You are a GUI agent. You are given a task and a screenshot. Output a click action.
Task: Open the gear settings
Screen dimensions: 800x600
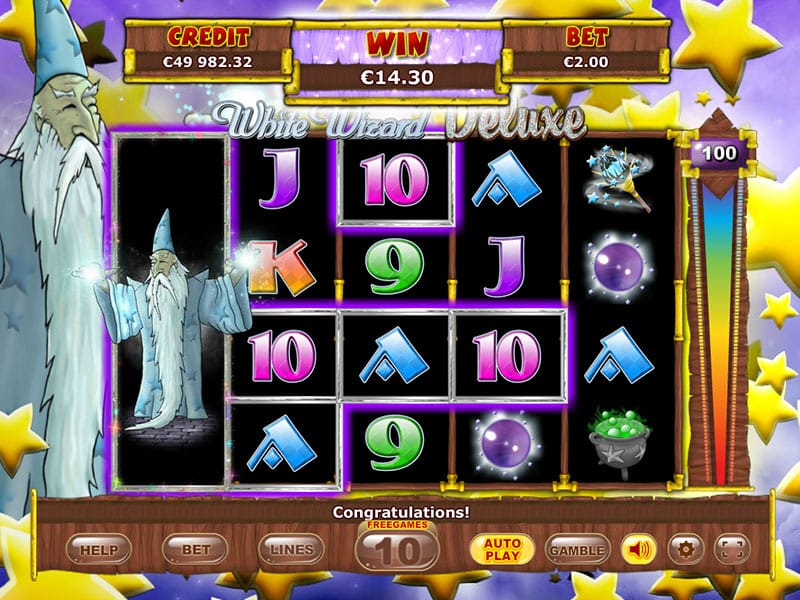point(685,549)
